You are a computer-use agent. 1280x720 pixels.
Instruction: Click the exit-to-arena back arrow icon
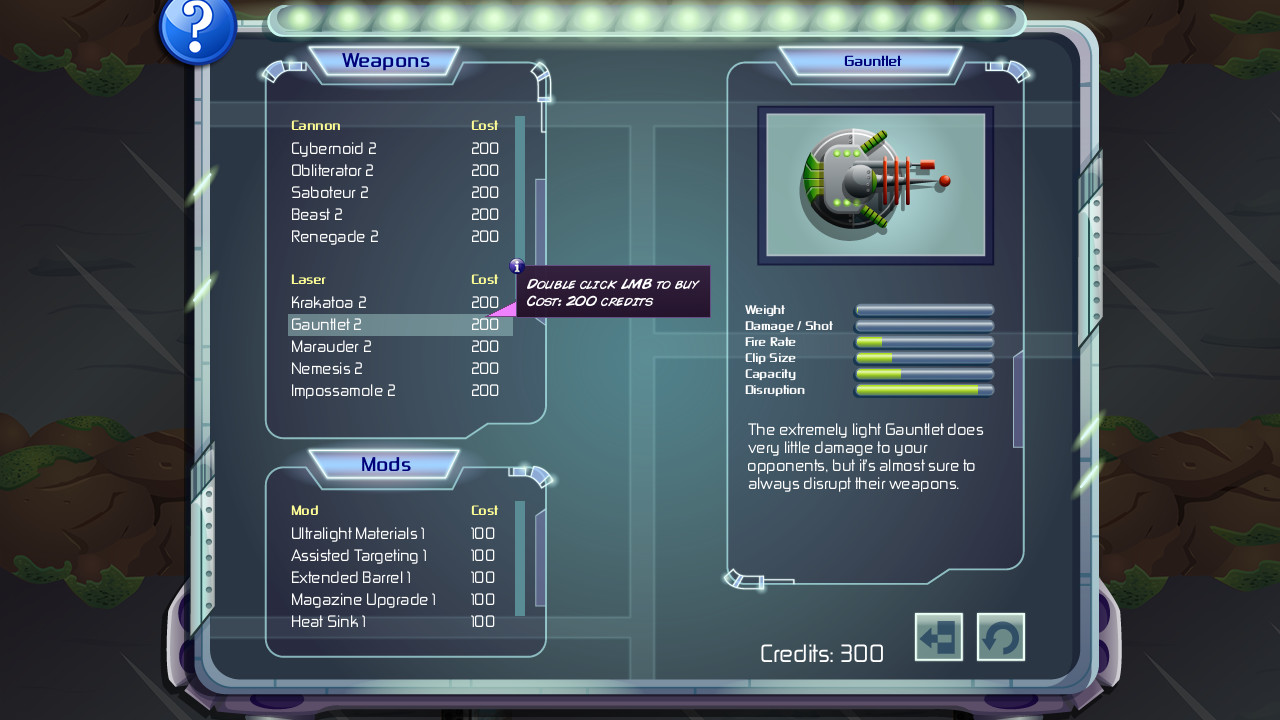point(937,637)
